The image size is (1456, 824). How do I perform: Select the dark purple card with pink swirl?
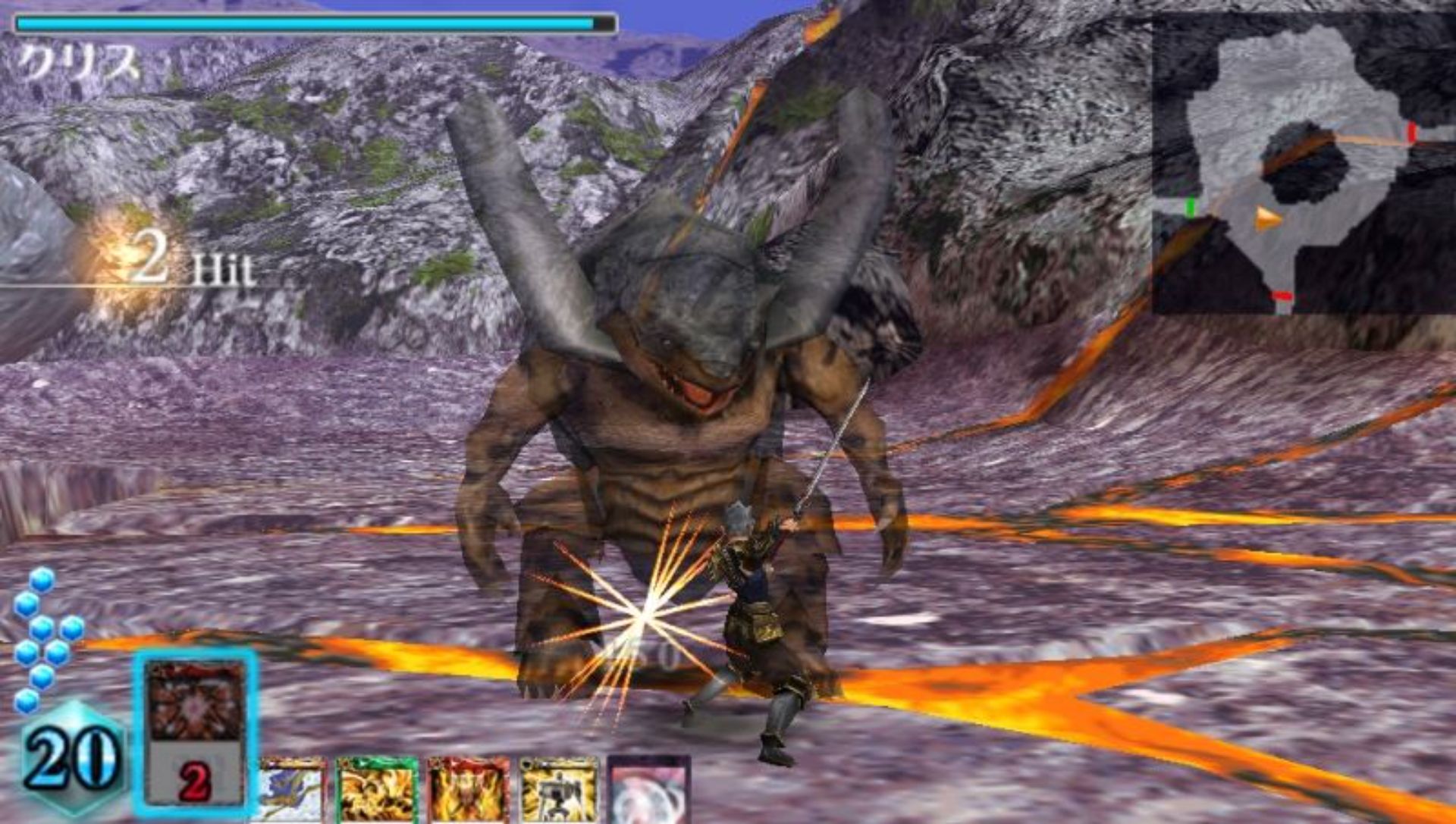point(650,792)
